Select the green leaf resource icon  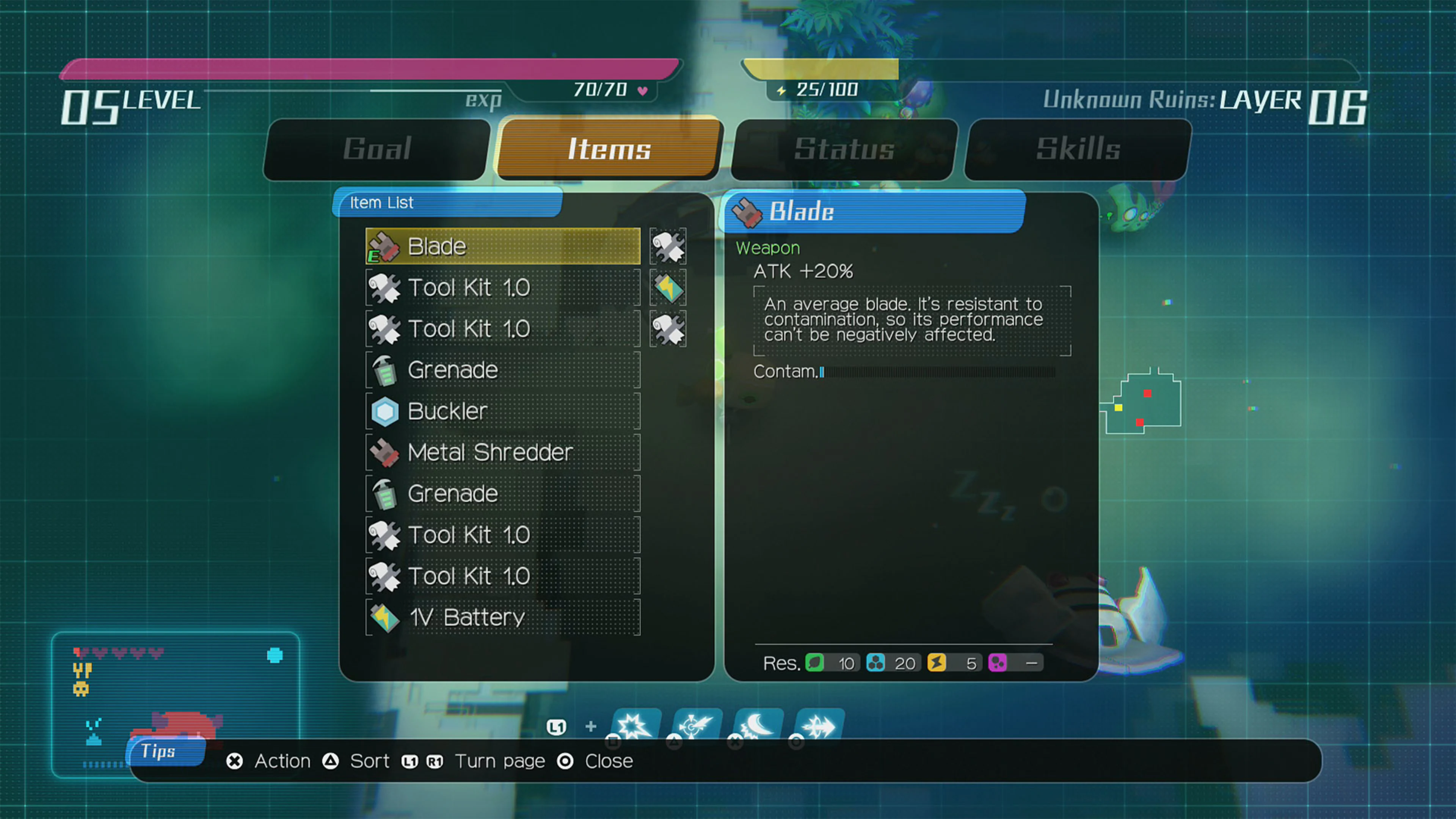coord(815,663)
